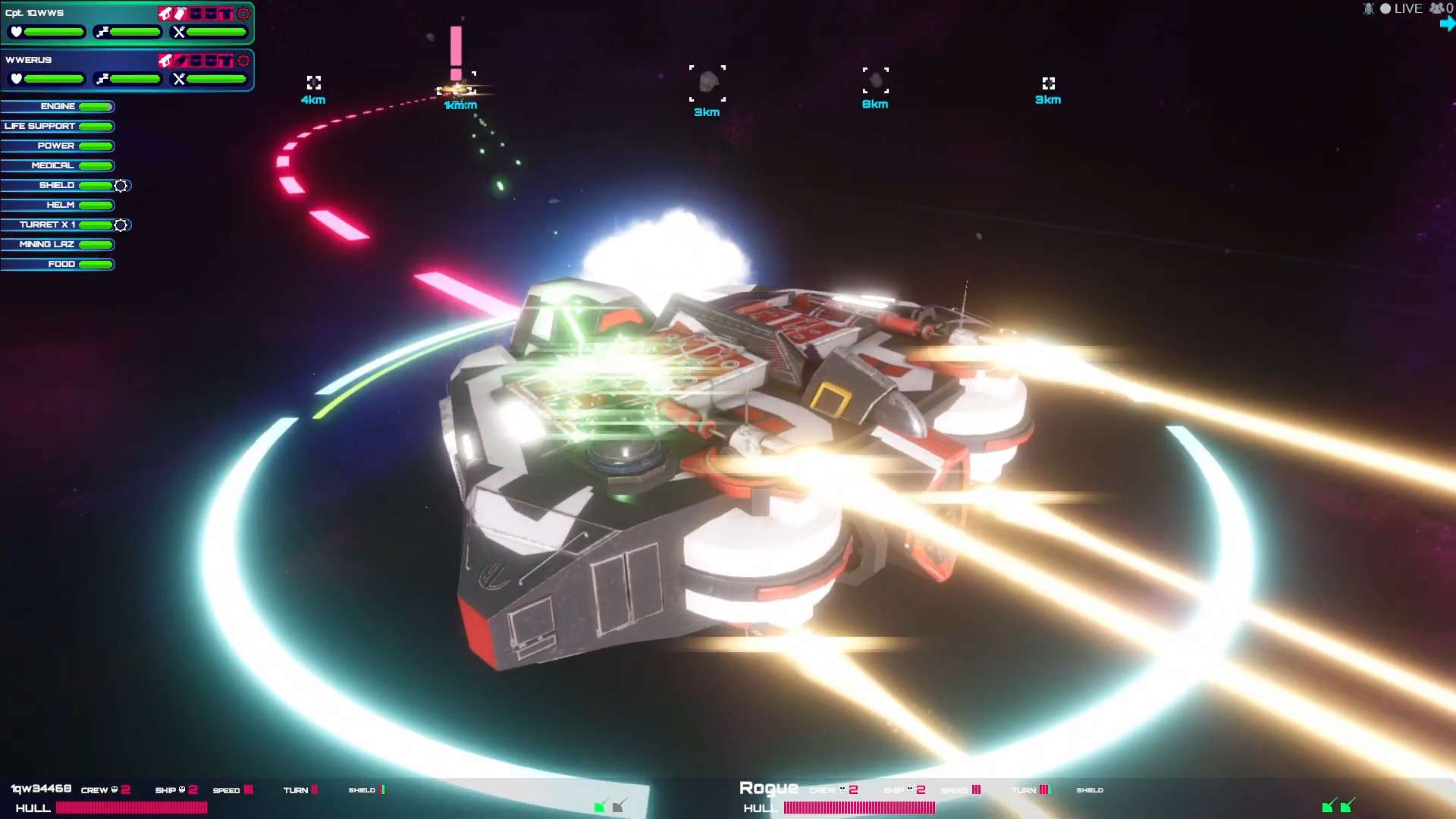Viewport: 1456px width, 819px height.
Task: Click the microphone mute icon near LIVE indicator
Action: pos(1367,9)
